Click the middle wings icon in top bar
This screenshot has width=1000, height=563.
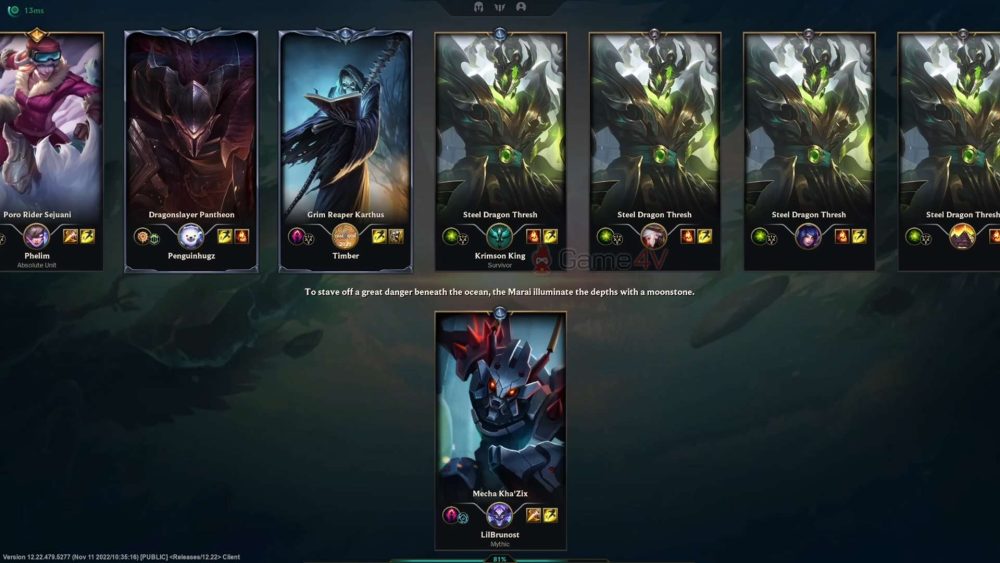tap(500, 7)
